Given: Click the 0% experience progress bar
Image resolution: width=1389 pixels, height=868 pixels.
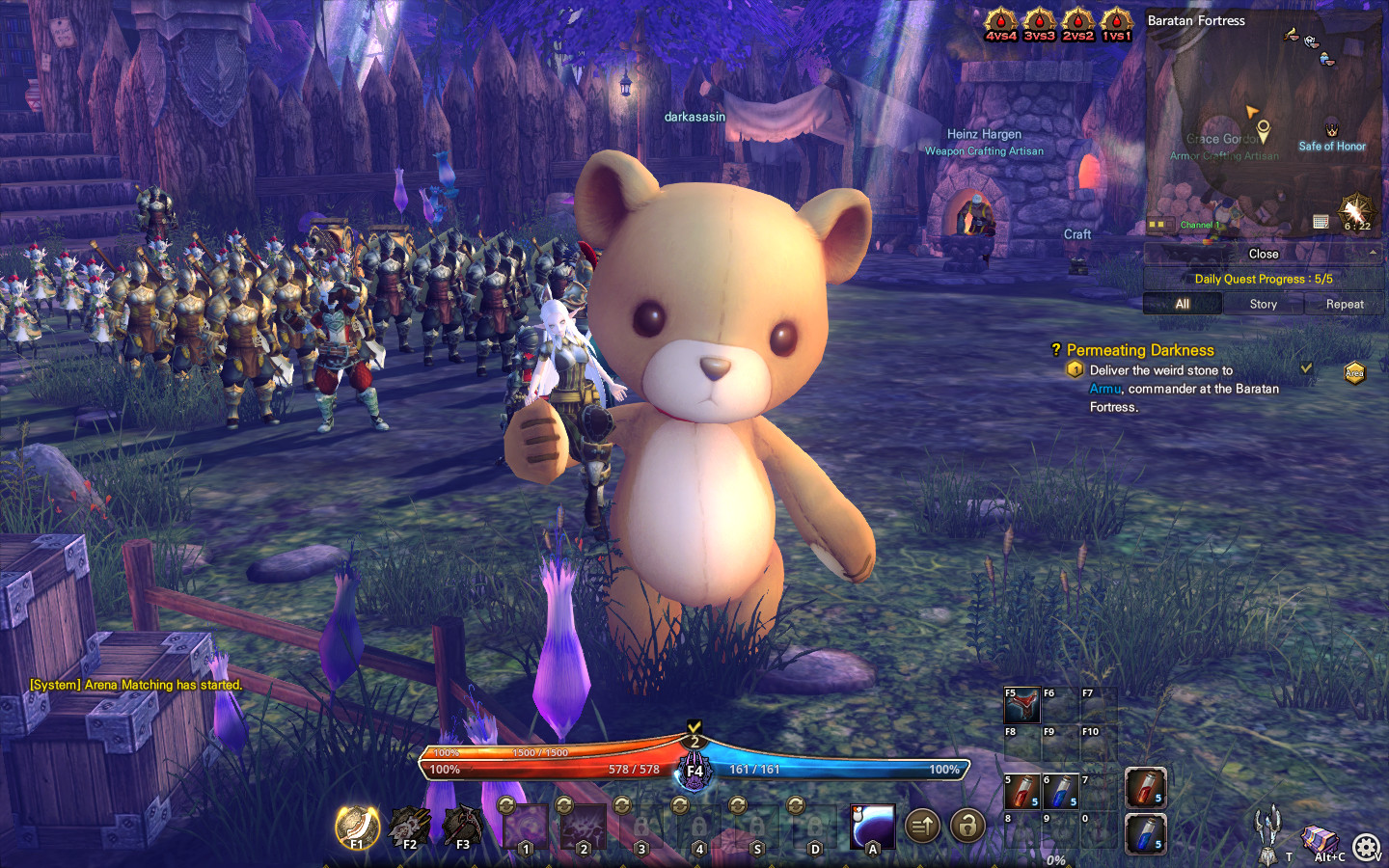Looking at the screenshot, I should 1056,858.
